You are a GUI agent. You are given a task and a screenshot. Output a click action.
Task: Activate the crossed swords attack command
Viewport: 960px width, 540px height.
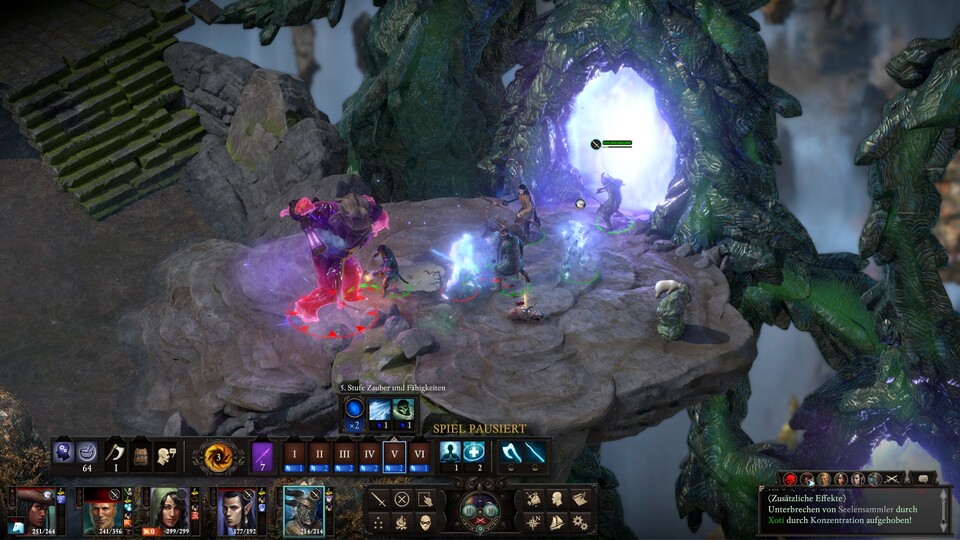tap(378, 498)
